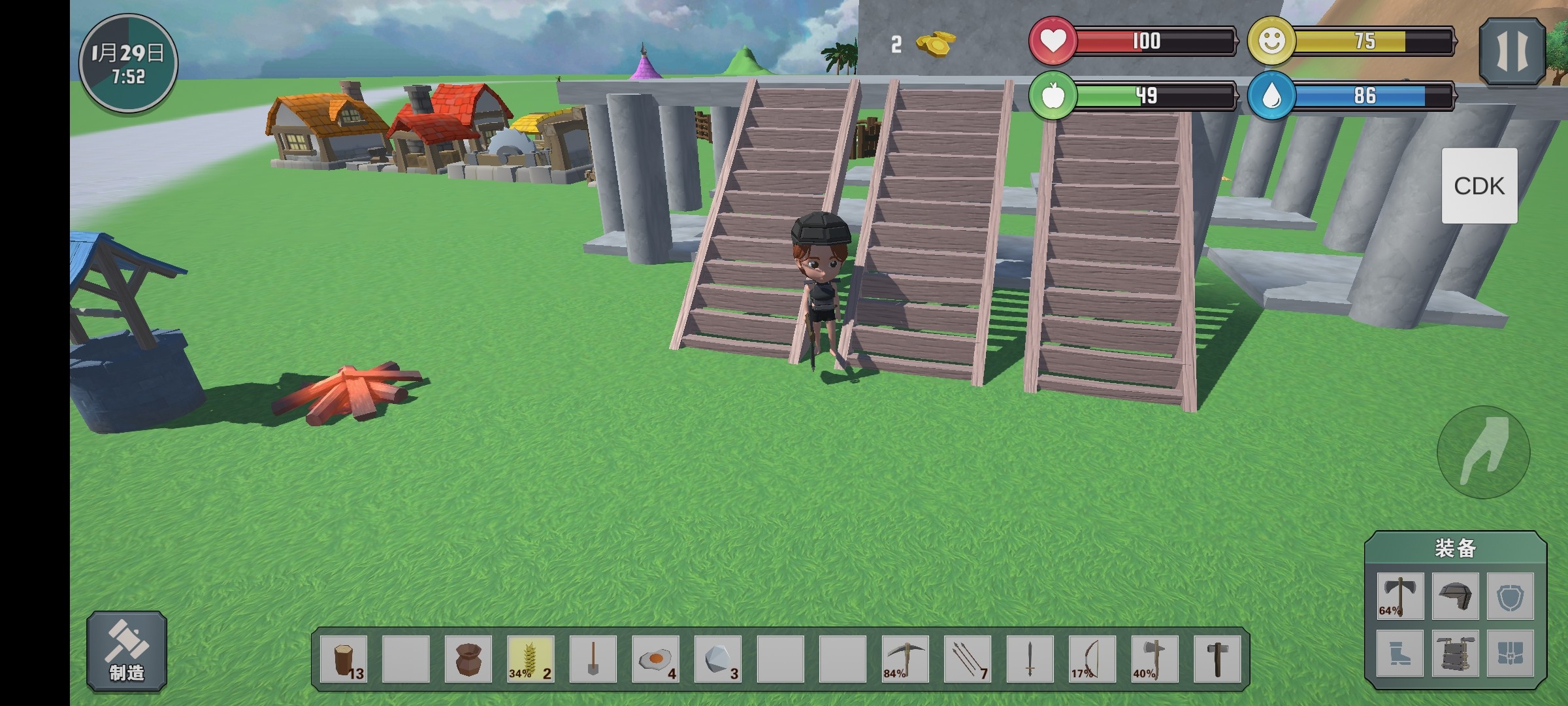The height and width of the screenshot is (706, 1568).
Task: Open the 制造 crafting menu
Action: tap(127, 651)
